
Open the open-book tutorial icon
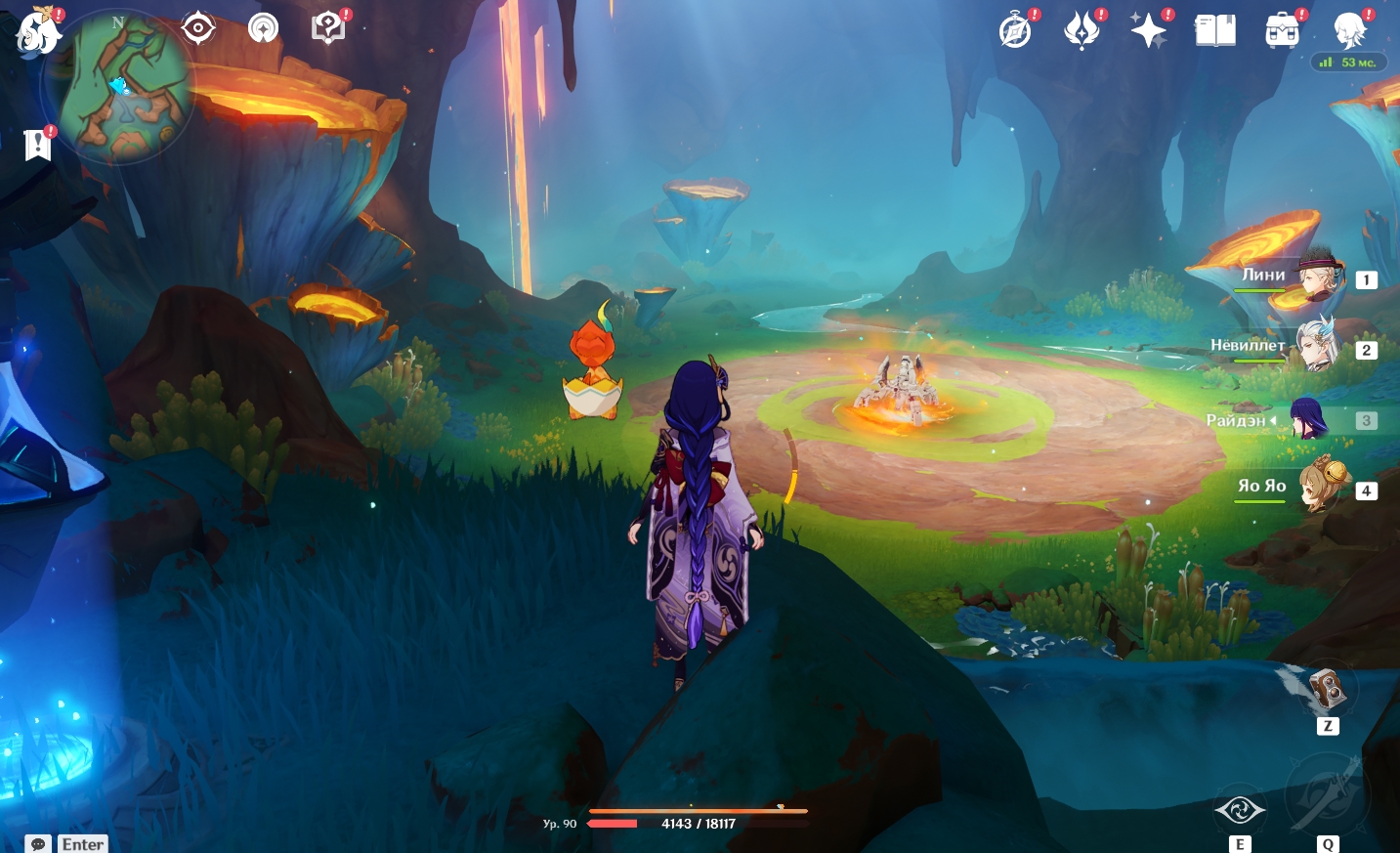pos(1215,31)
